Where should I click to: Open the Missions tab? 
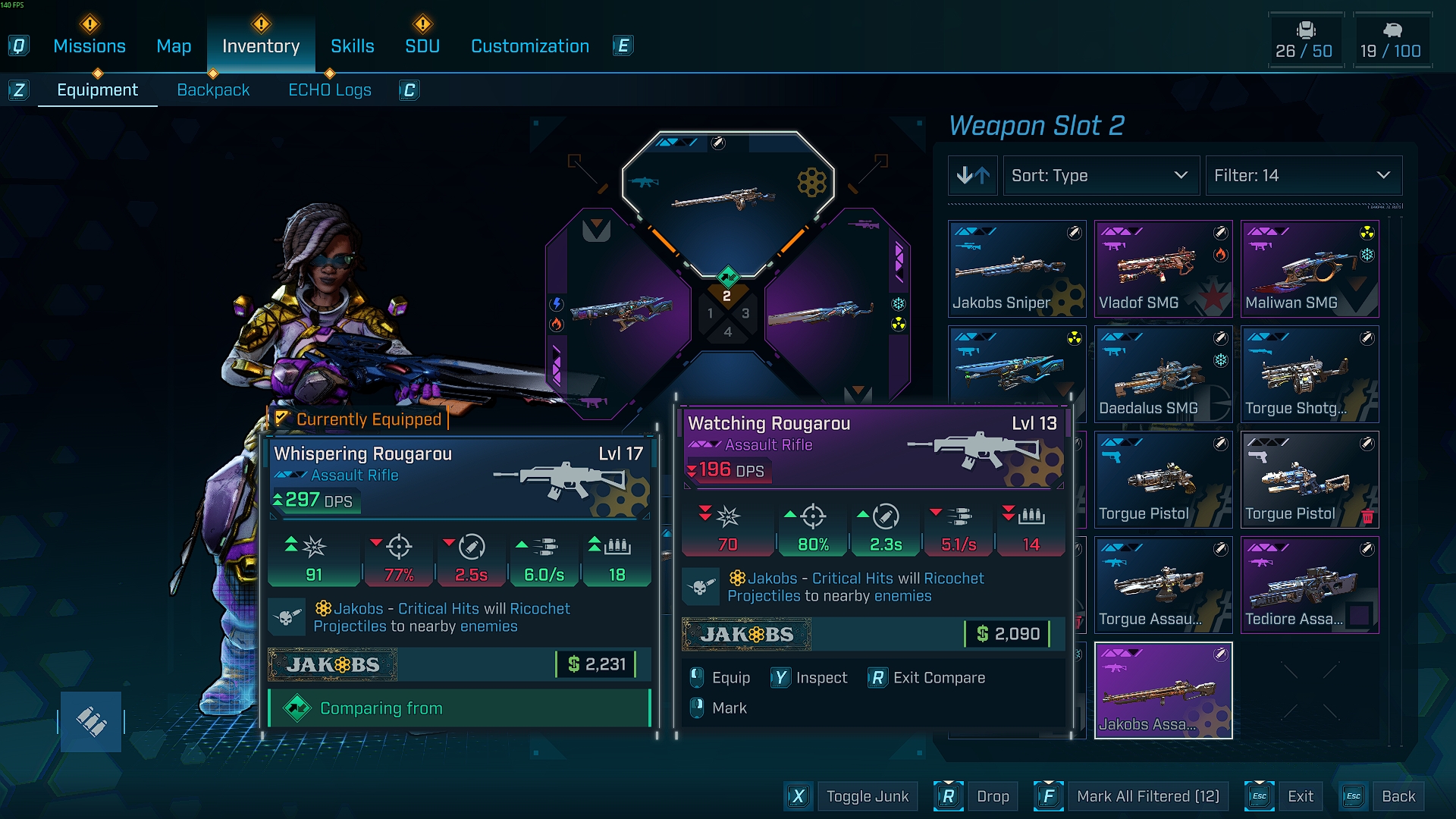coord(89,46)
